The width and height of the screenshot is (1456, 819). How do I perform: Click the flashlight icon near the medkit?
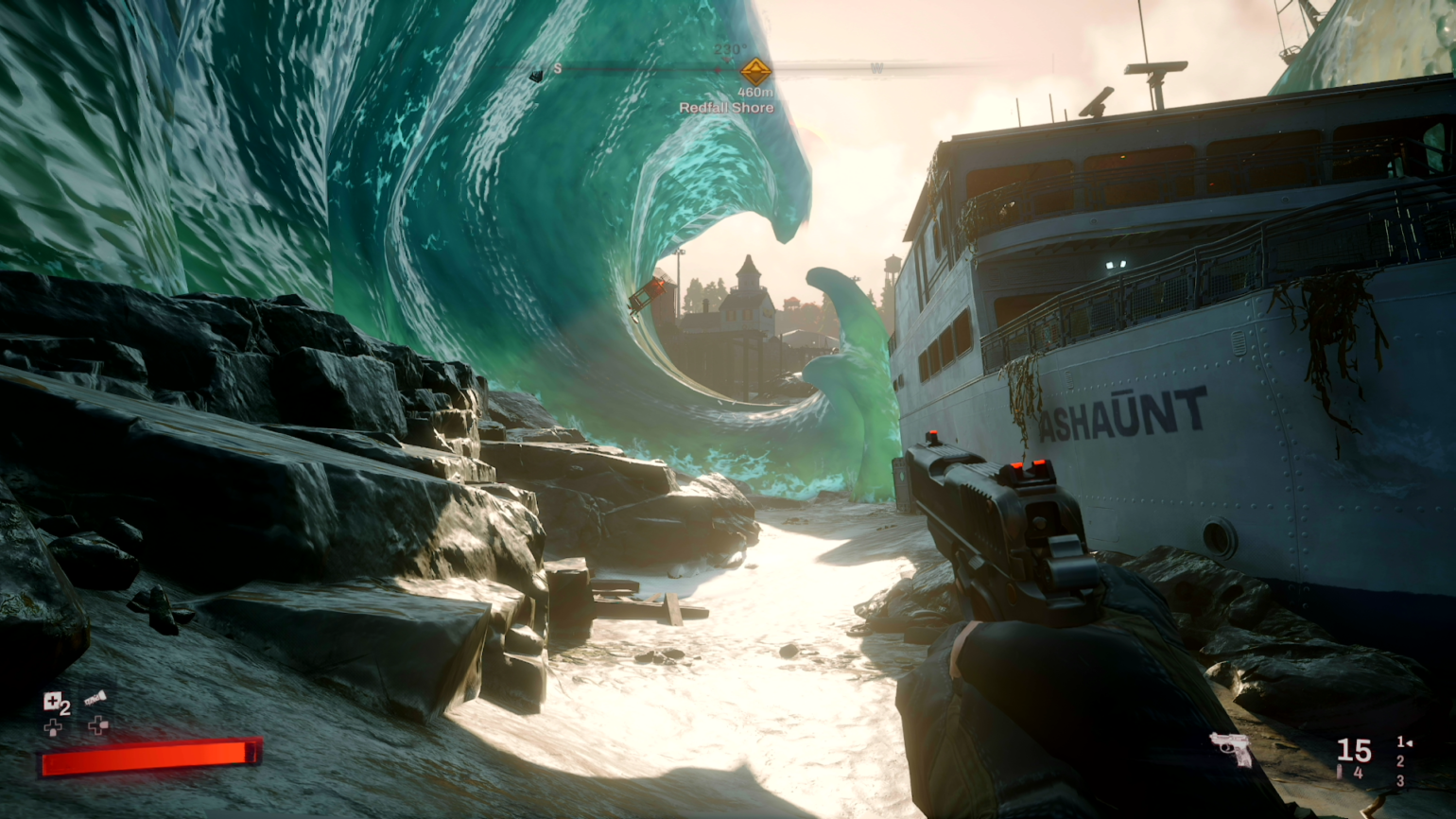click(x=95, y=696)
